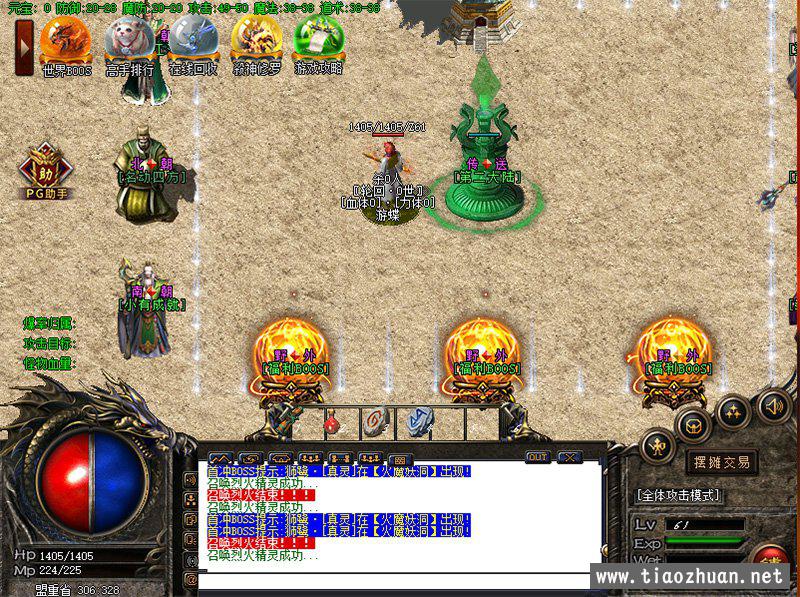Open the character figure round button

658,444
